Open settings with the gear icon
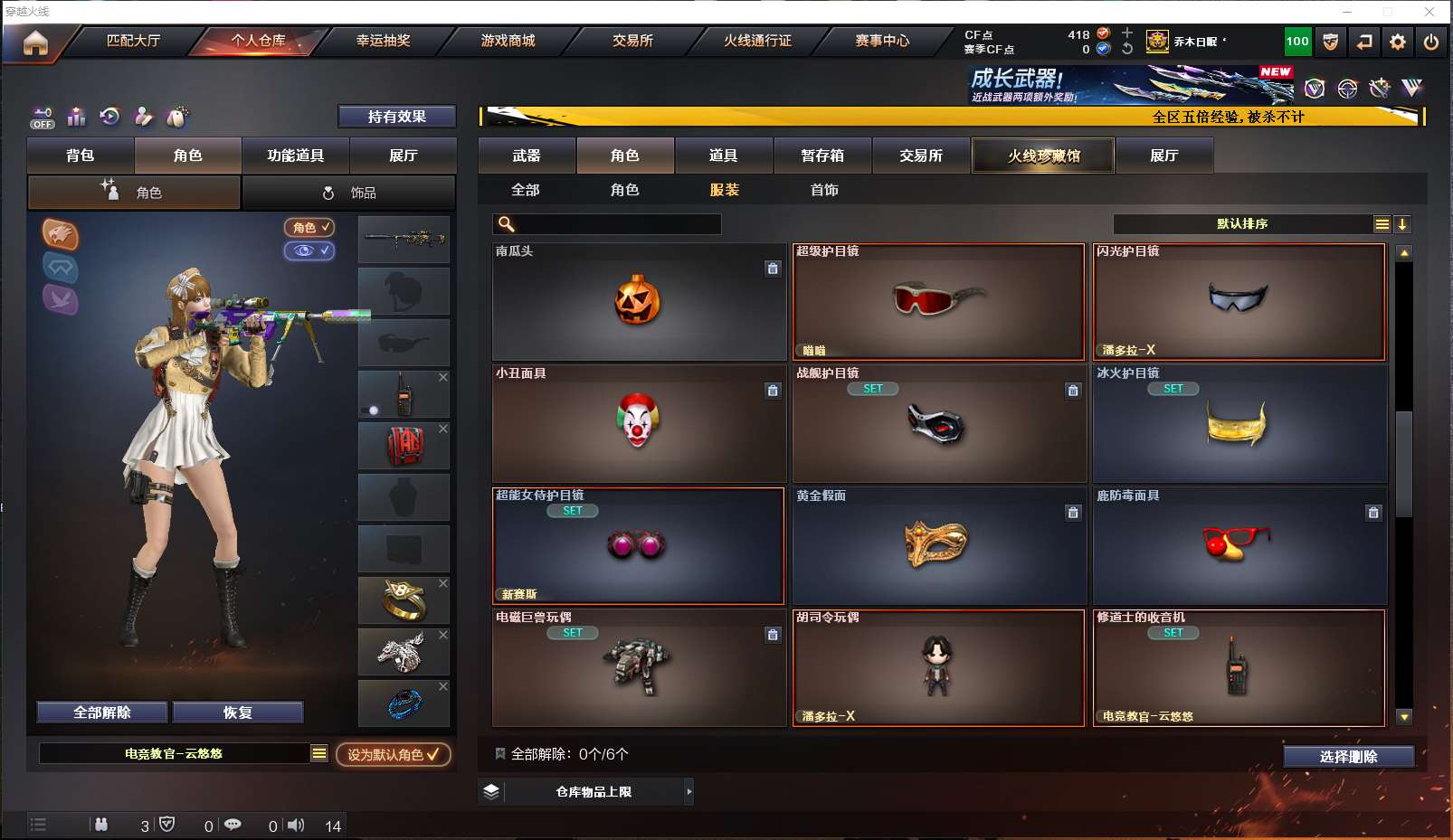Screen dimensions: 1453x840 point(1398,42)
